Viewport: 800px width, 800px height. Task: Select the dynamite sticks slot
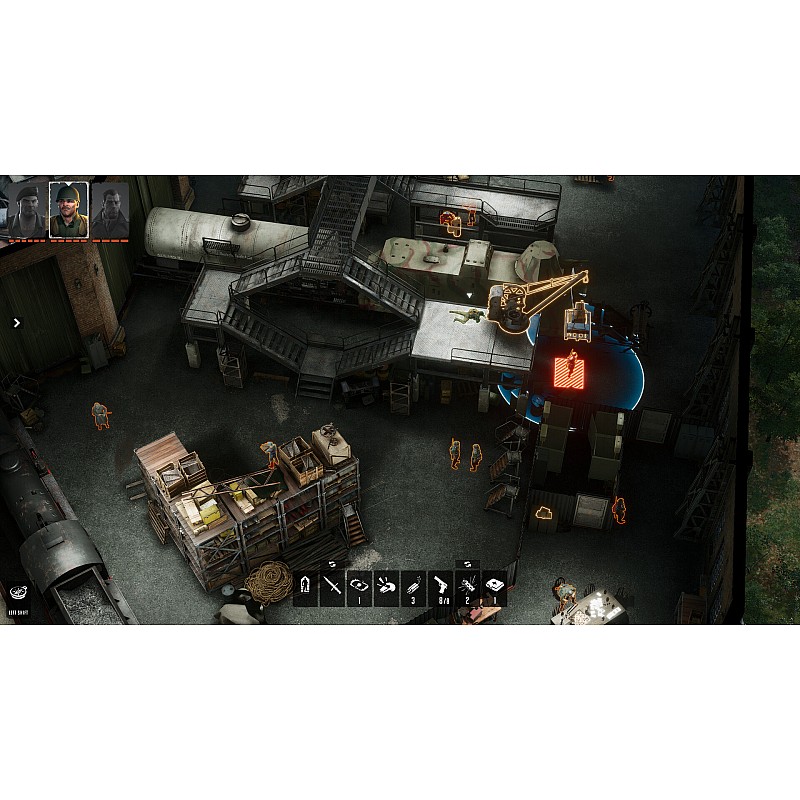pyautogui.click(x=413, y=587)
